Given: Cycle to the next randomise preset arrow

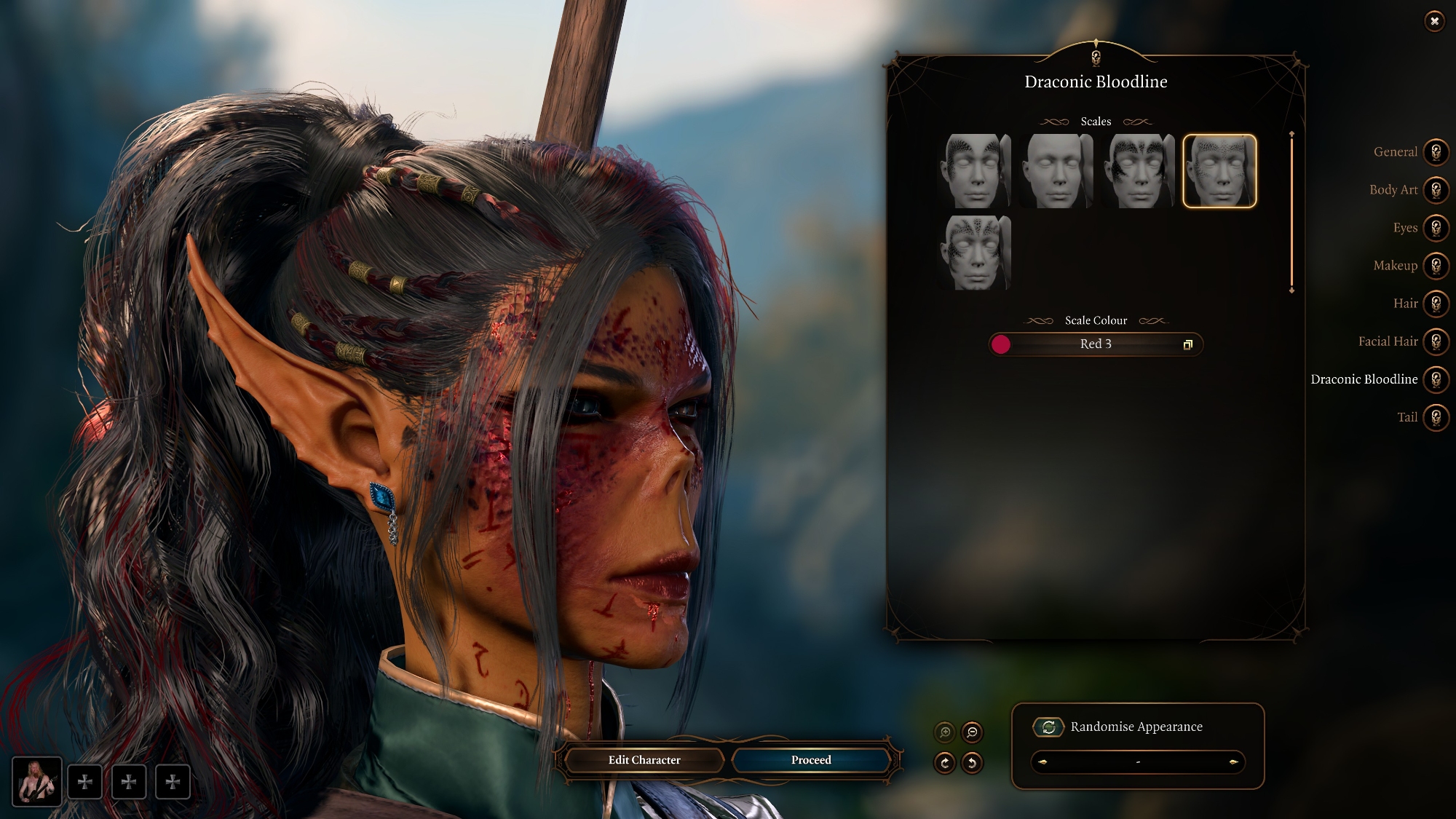Looking at the screenshot, I should click(x=1233, y=762).
